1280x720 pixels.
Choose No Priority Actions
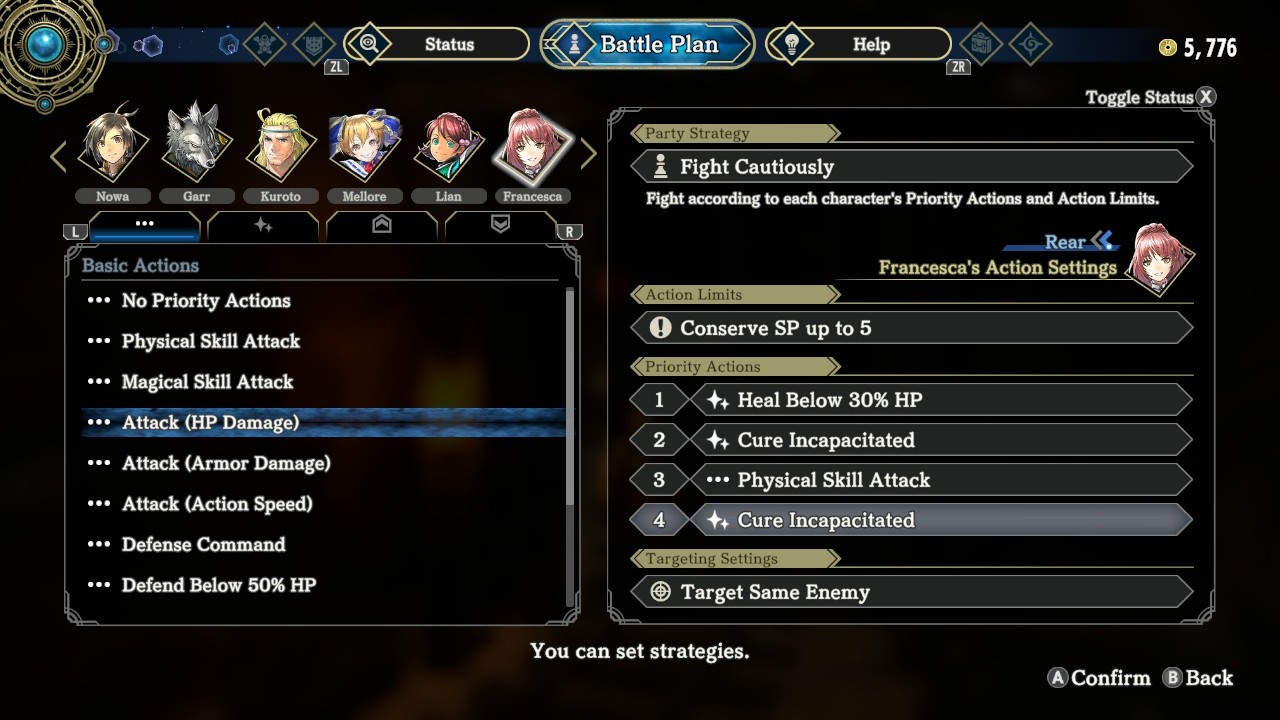coord(206,301)
